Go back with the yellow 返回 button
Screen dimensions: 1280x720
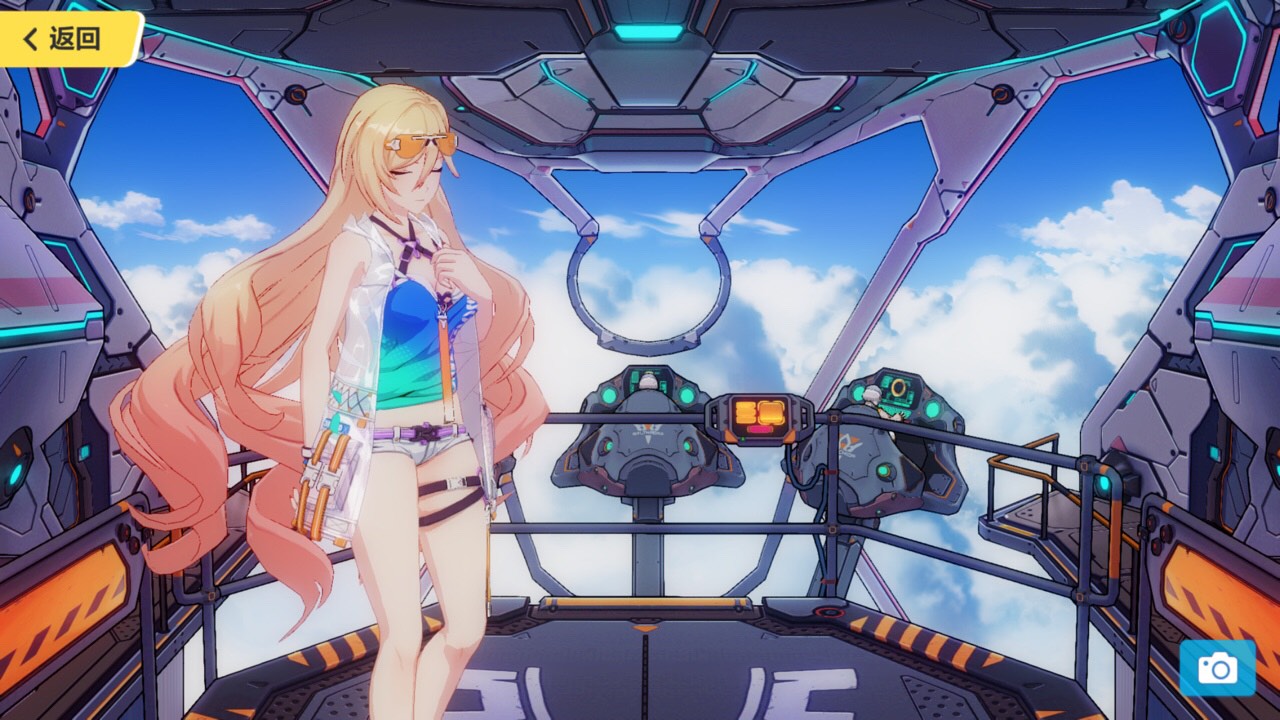click(64, 39)
